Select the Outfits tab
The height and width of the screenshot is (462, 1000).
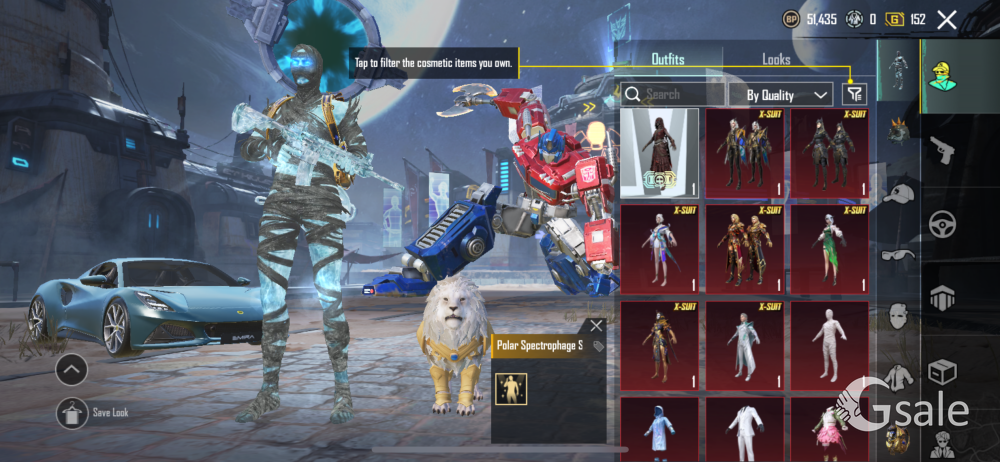click(x=668, y=59)
